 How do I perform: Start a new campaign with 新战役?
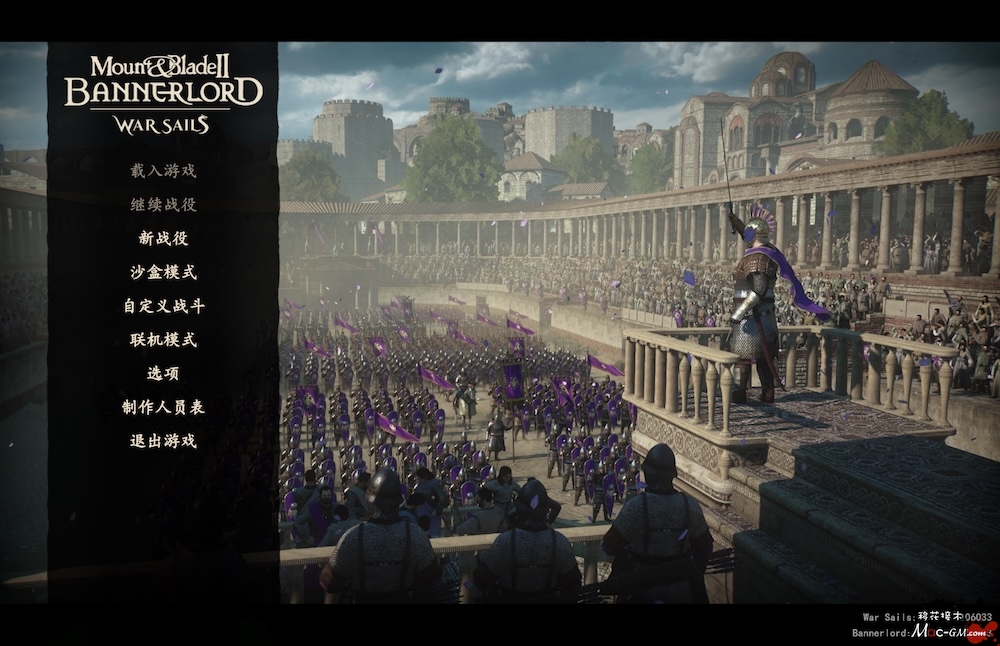click(163, 239)
